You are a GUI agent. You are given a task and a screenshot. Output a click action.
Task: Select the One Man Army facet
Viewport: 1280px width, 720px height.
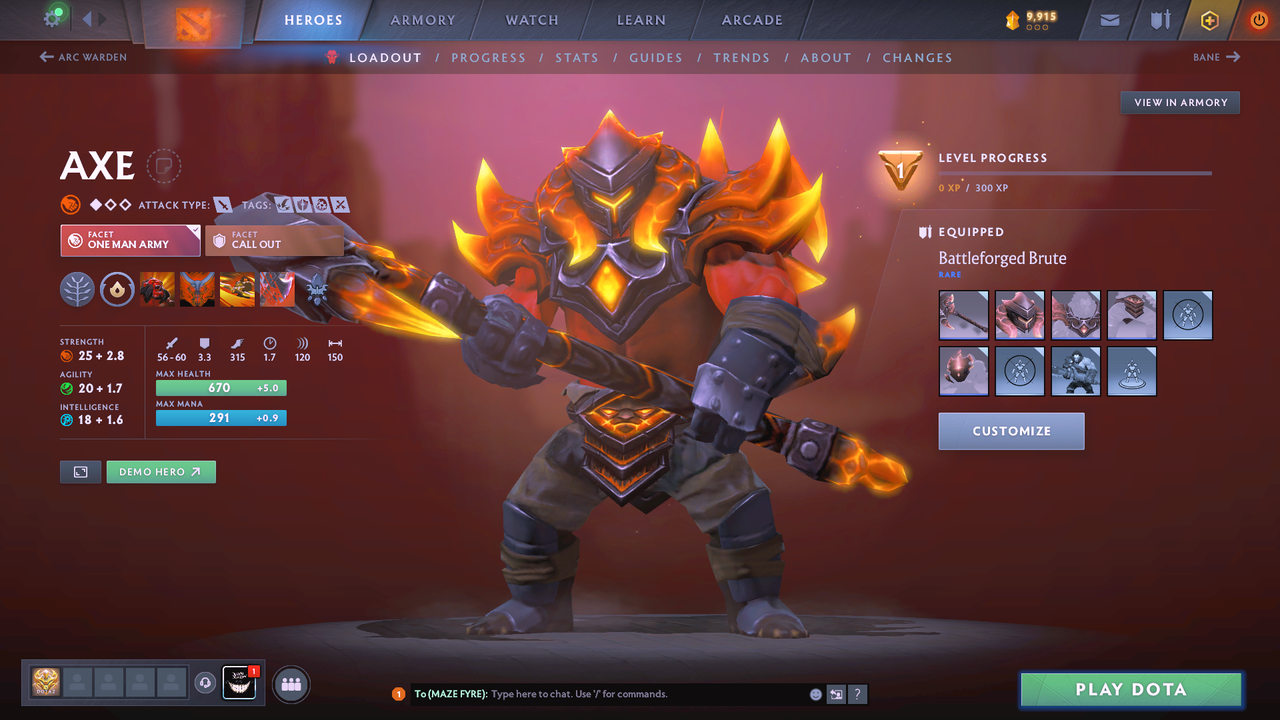pyautogui.click(x=130, y=241)
